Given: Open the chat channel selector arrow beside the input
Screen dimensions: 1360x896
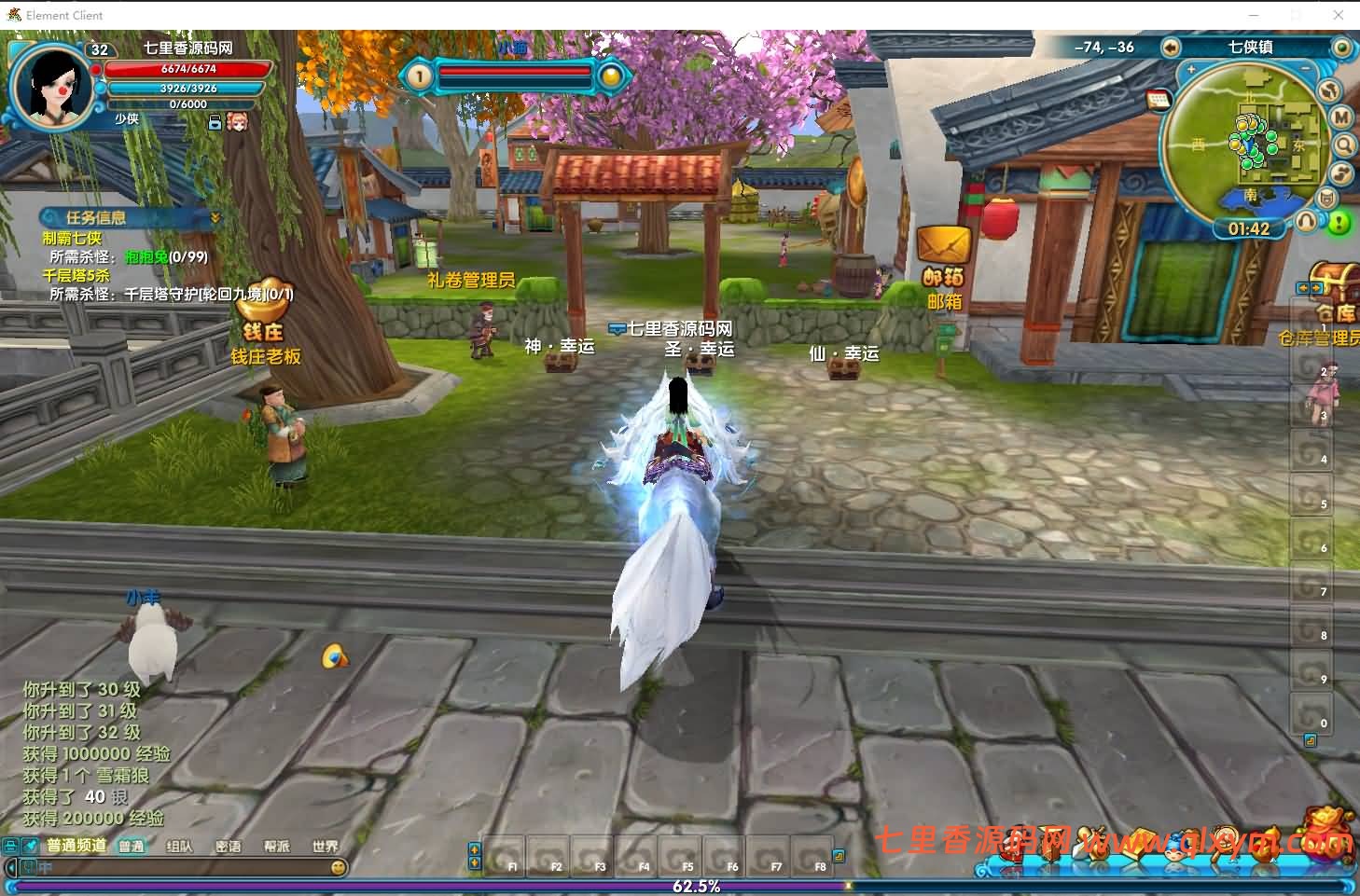Looking at the screenshot, I should click(x=10, y=866).
